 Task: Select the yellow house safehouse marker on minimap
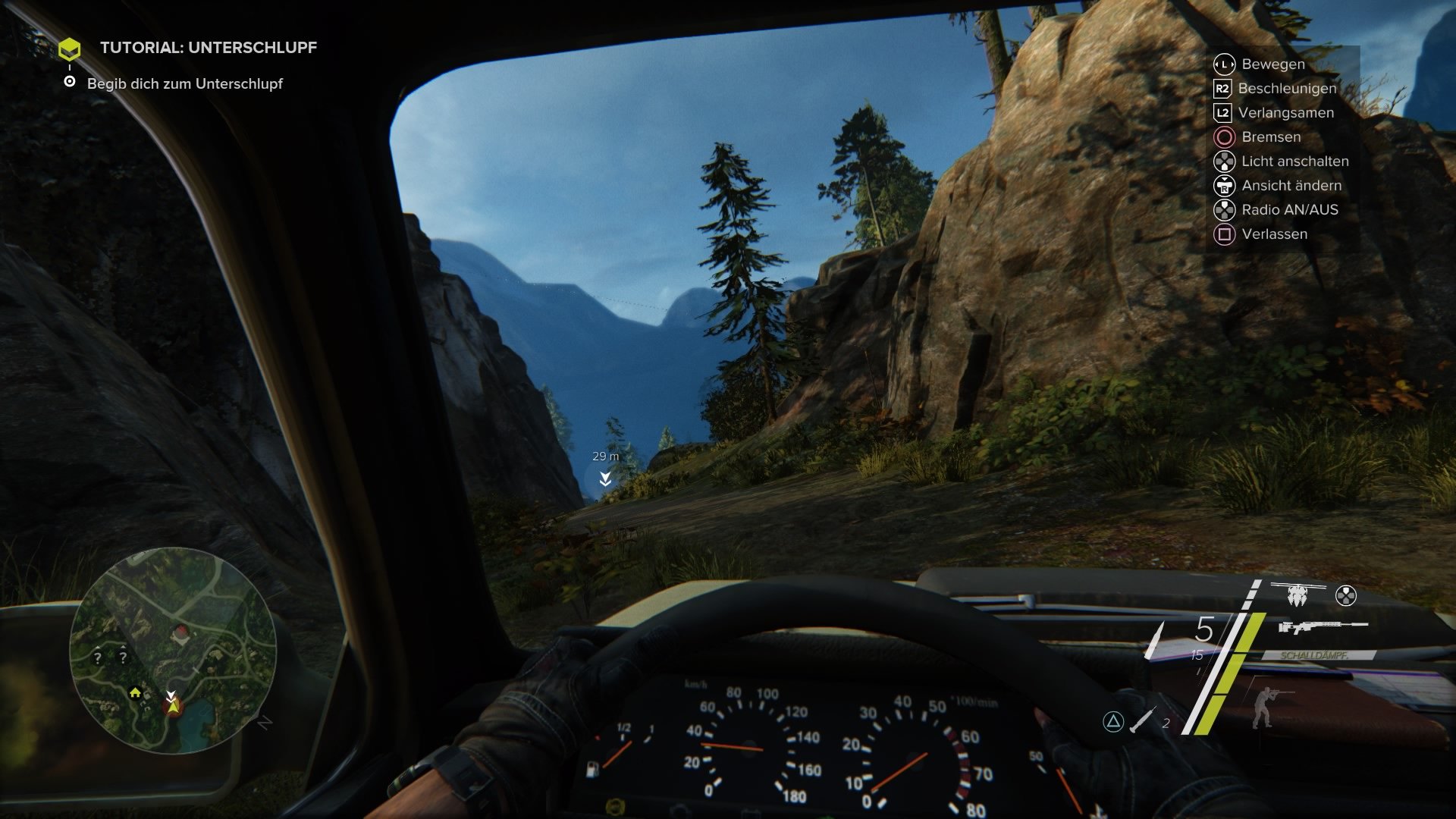coord(135,692)
